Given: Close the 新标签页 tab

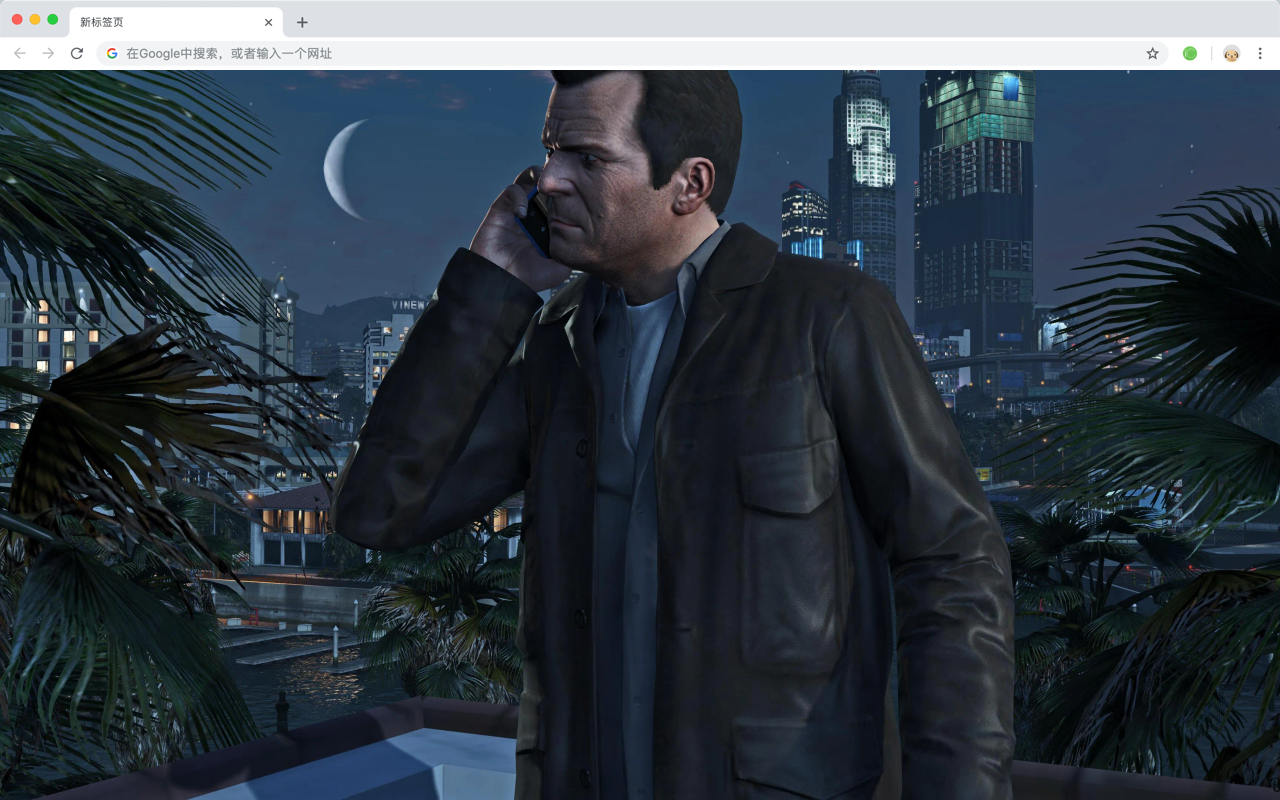Looking at the screenshot, I should pyautogui.click(x=267, y=21).
